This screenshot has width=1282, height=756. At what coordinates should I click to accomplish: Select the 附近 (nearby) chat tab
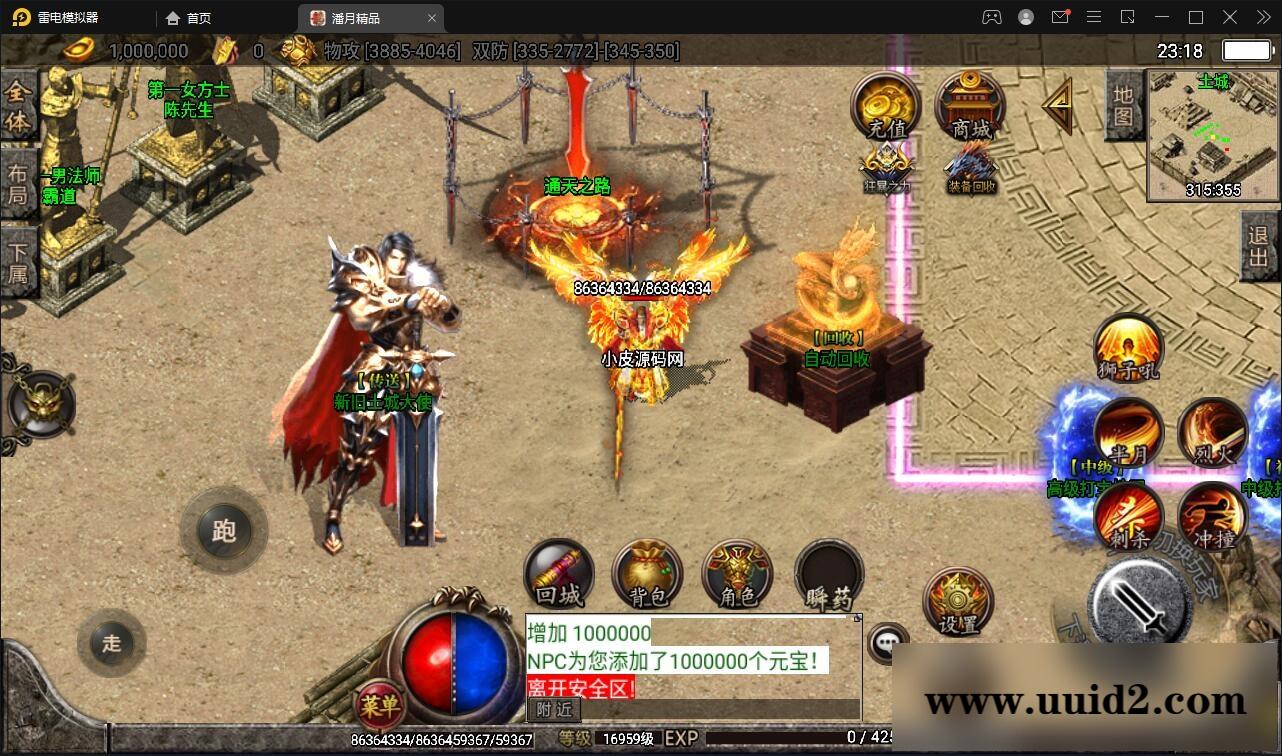[x=553, y=710]
